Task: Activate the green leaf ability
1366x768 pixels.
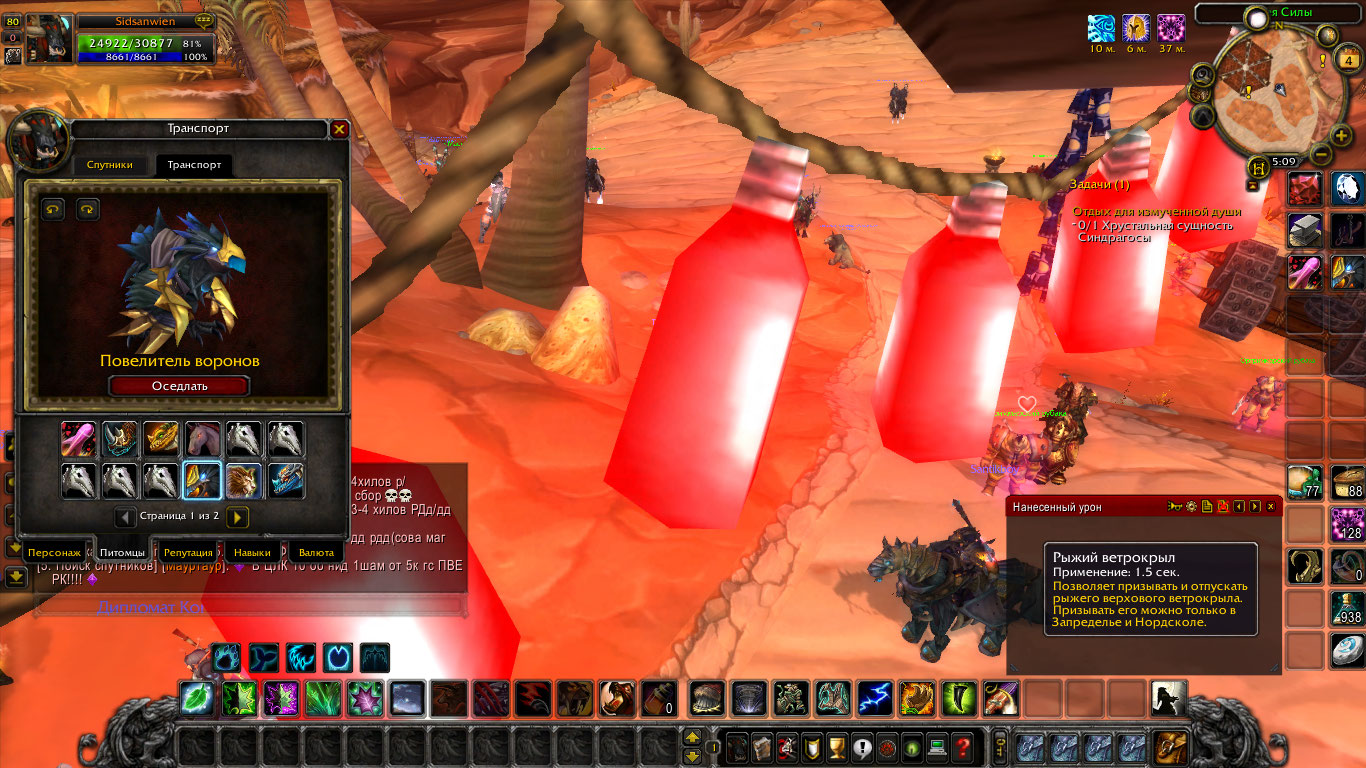Action: 194,698
